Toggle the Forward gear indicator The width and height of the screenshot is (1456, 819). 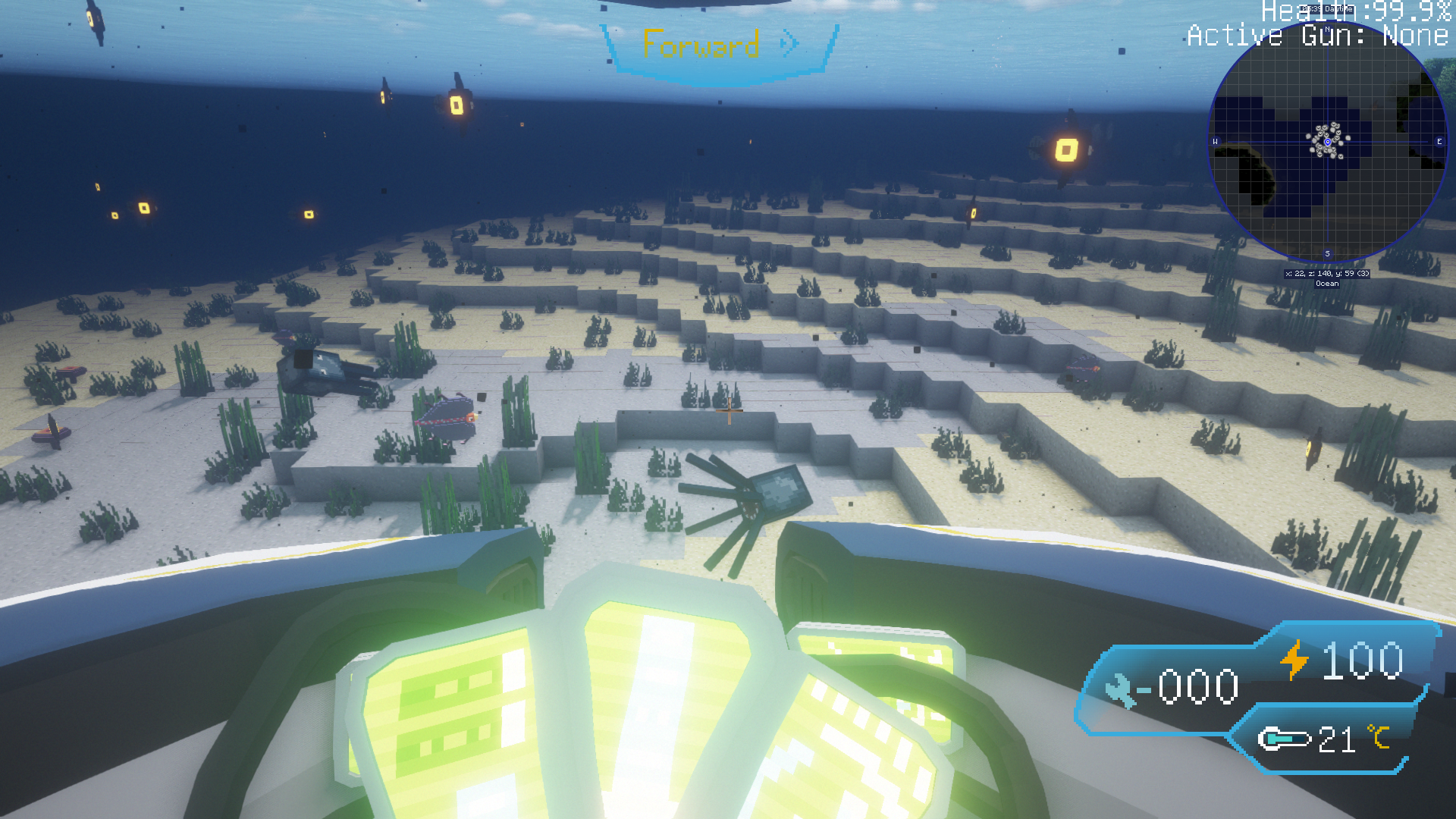699,44
